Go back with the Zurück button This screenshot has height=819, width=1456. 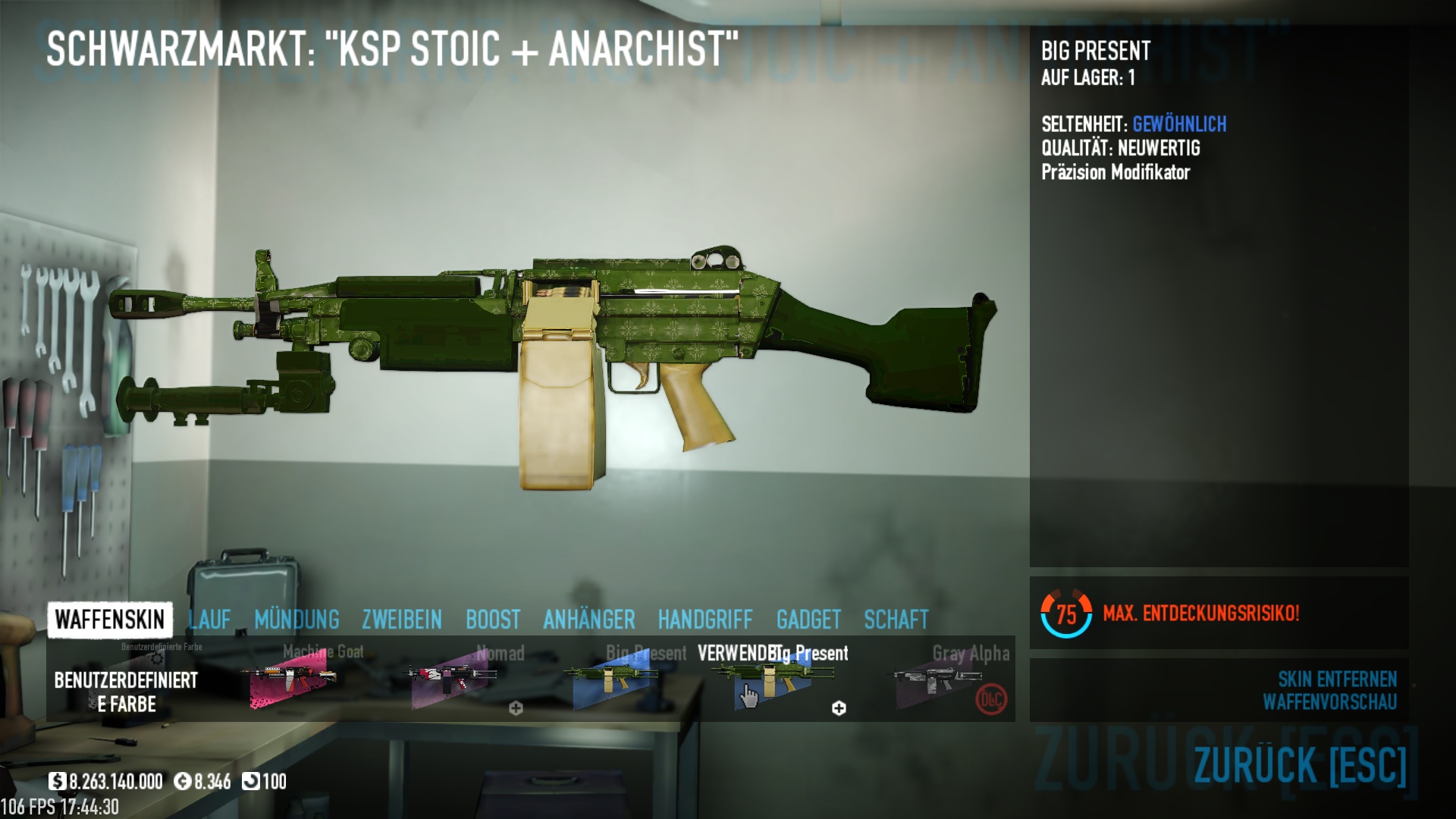[x=1300, y=765]
